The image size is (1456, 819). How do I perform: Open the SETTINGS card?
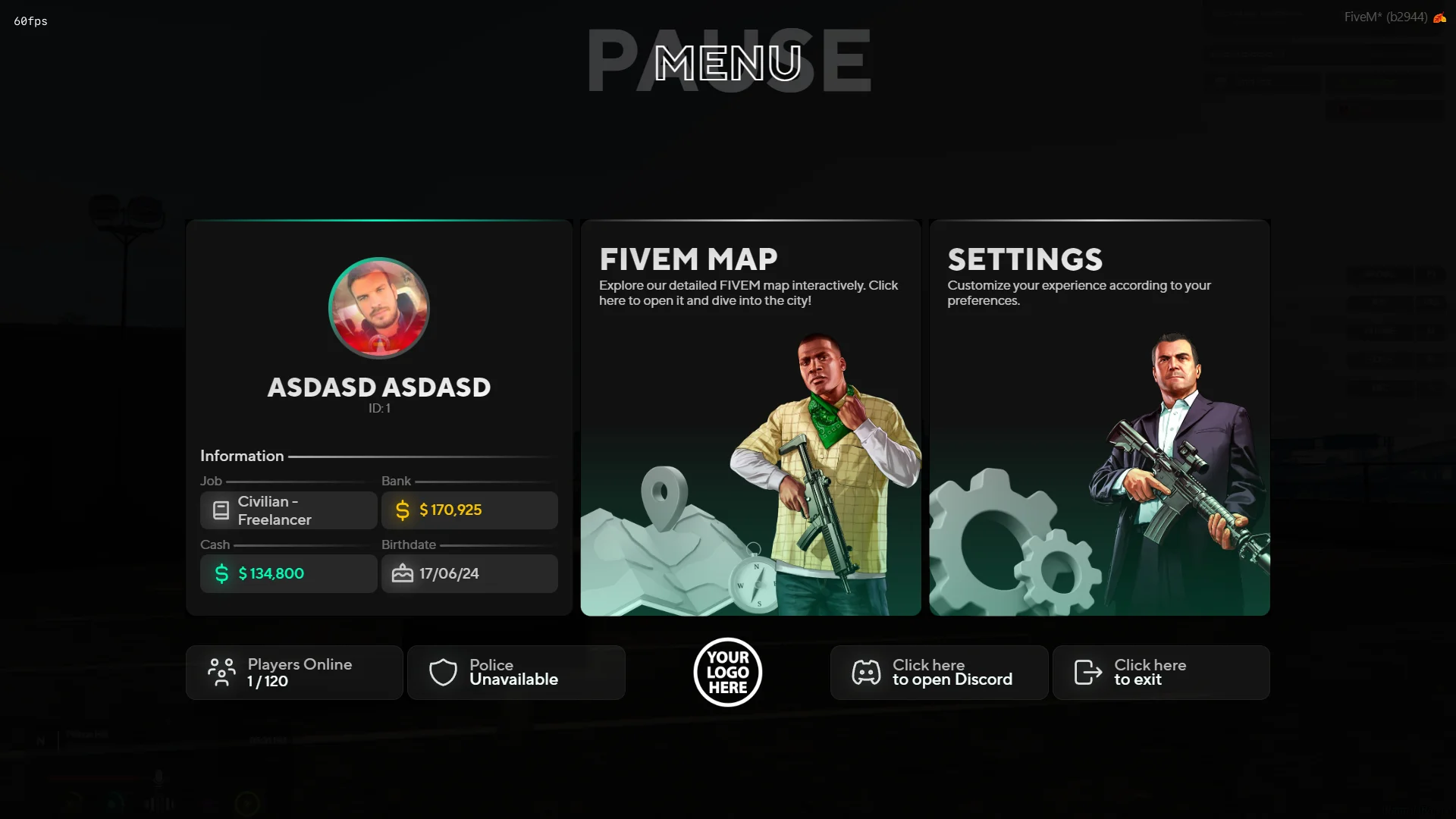coord(1099,418)
